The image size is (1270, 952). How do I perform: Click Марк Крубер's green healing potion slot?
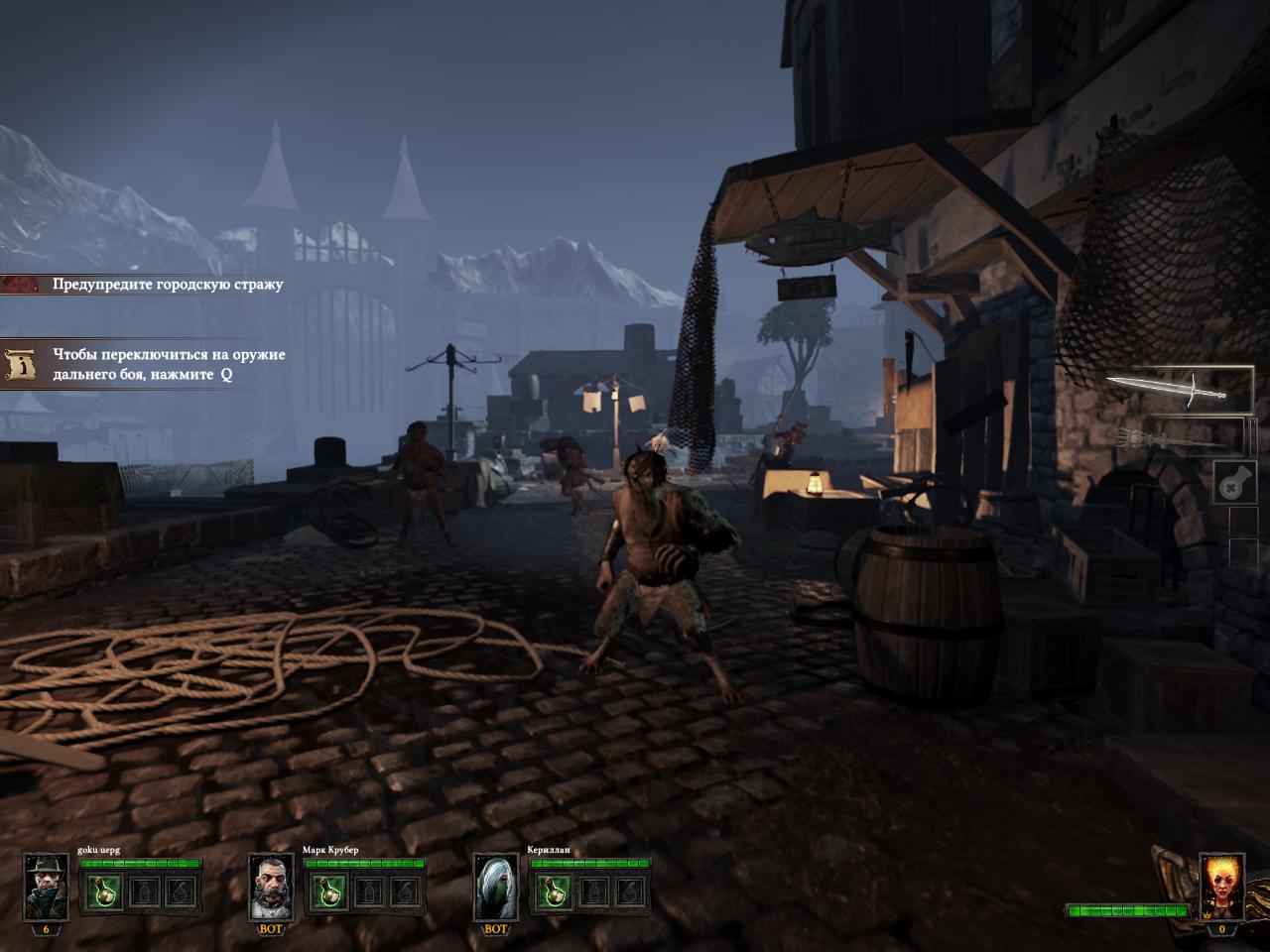click(327, 893)
